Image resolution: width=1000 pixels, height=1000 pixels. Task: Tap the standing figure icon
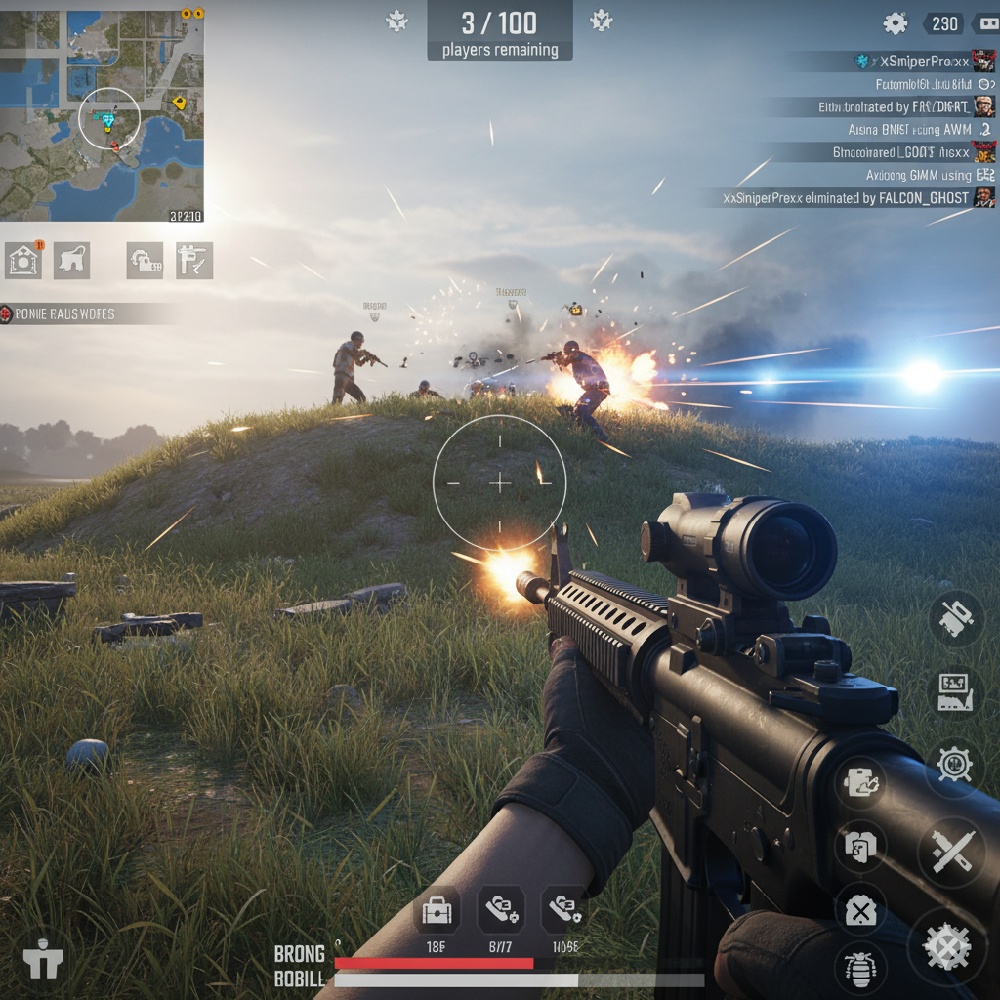point(43,961)
